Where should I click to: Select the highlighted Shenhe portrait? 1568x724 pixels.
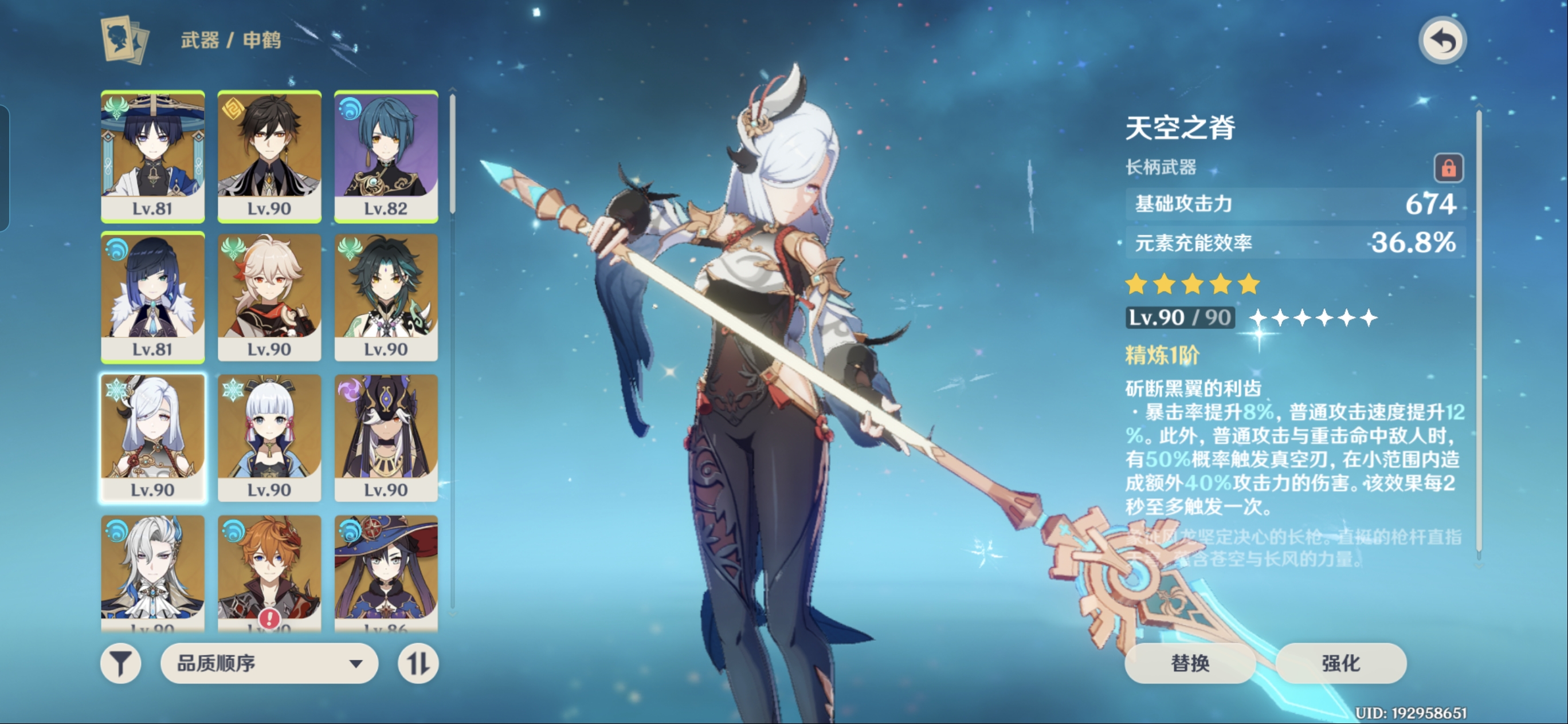[x=153, y=438]
